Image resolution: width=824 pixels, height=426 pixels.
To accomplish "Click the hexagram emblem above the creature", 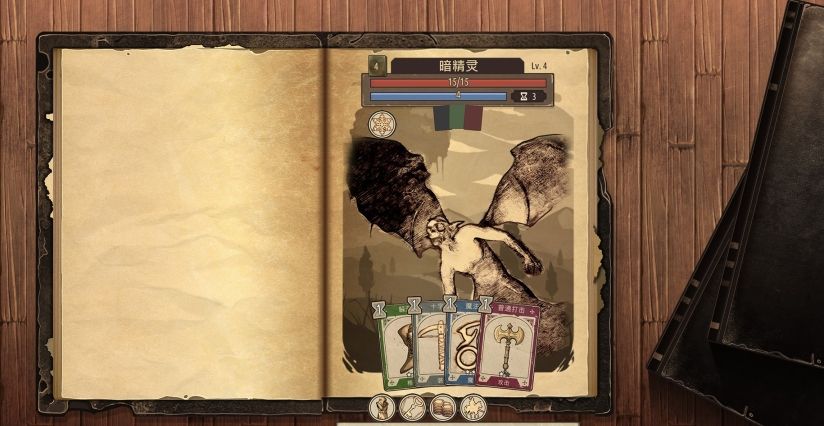I will point(381,125).
